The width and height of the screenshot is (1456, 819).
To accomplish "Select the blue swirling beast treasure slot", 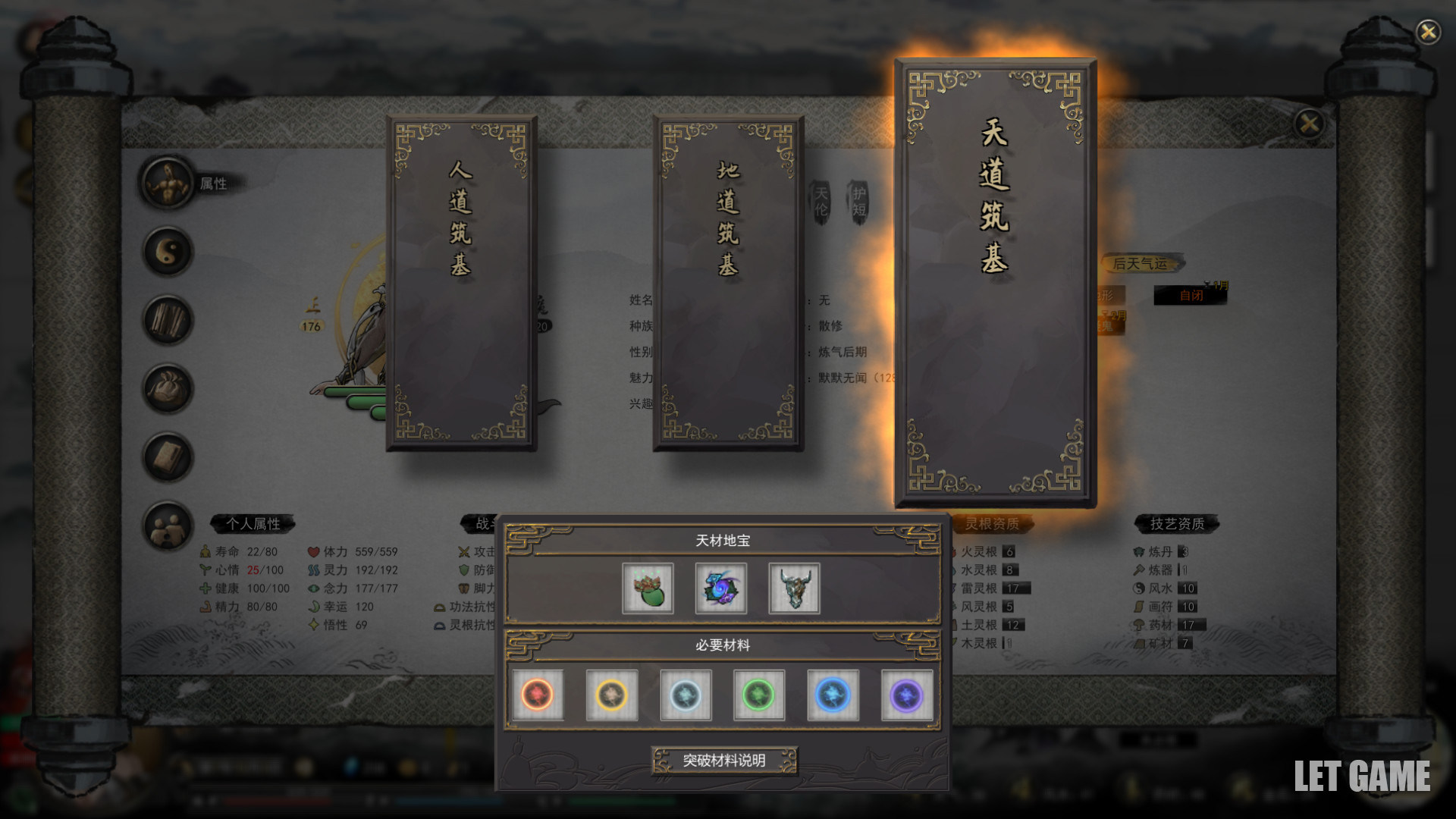I will [720, 588].
